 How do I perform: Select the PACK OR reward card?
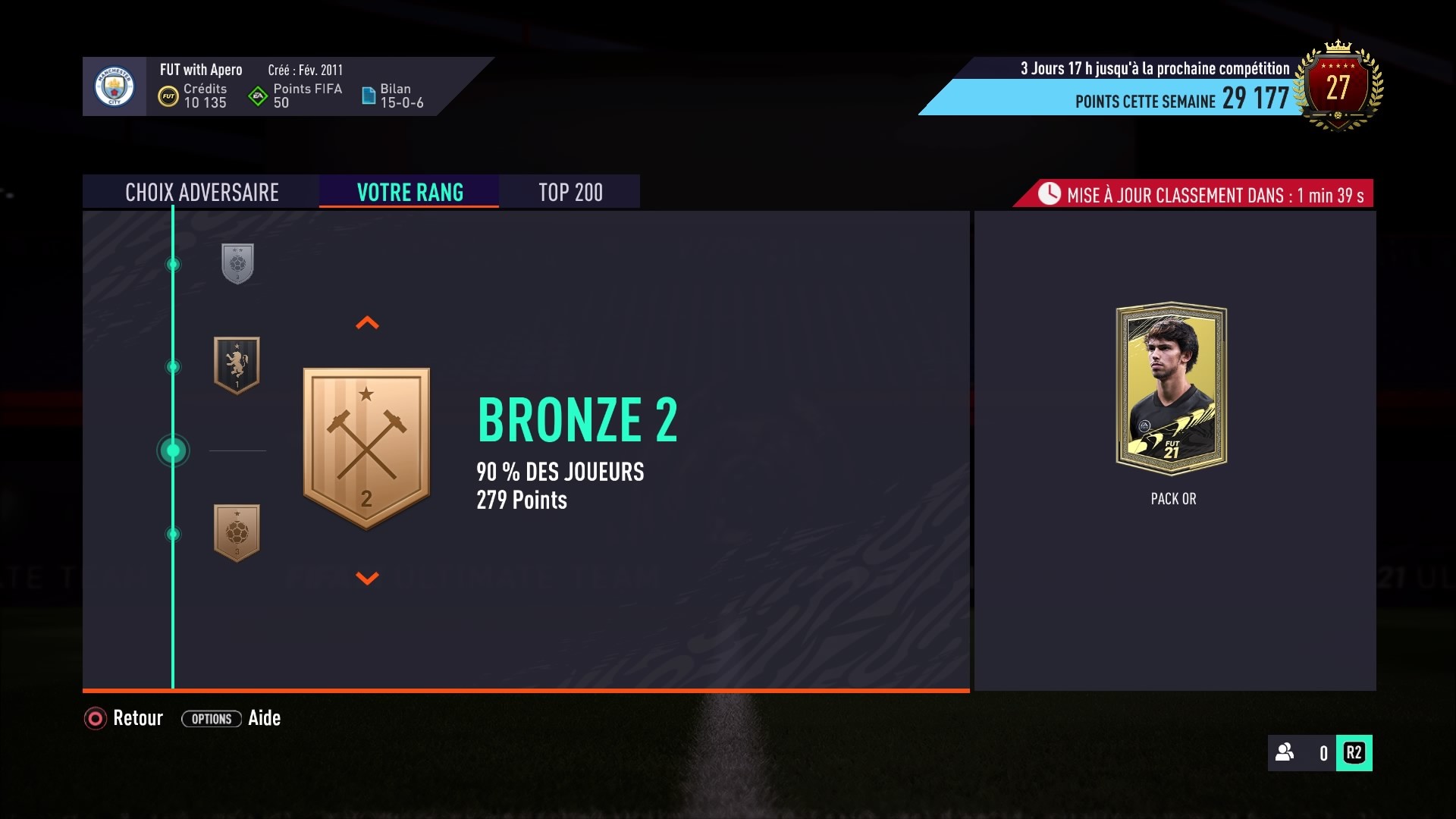pos(1172,388)
